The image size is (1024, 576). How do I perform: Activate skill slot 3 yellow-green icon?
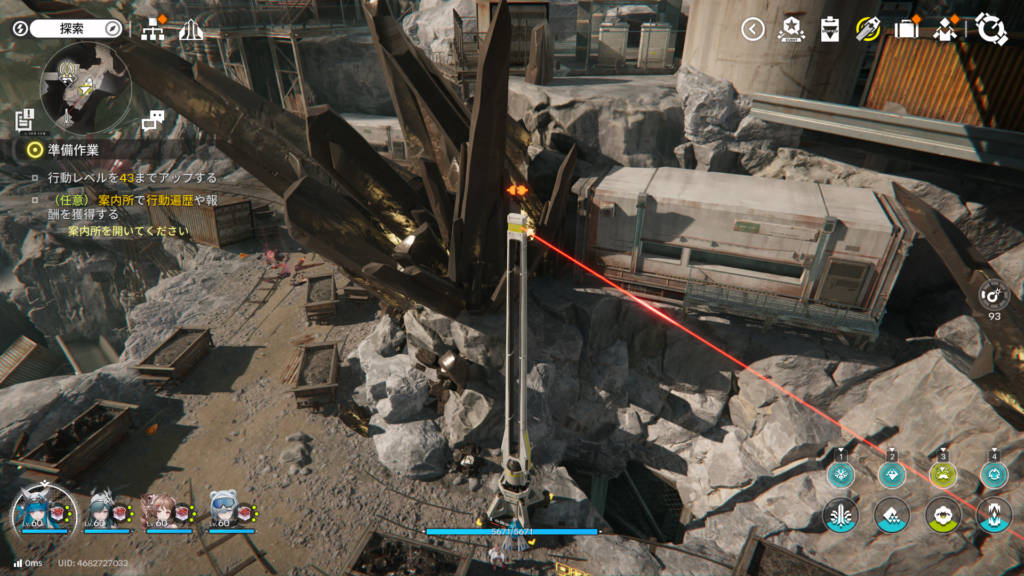pyautogui.click(x=943, y=474)
